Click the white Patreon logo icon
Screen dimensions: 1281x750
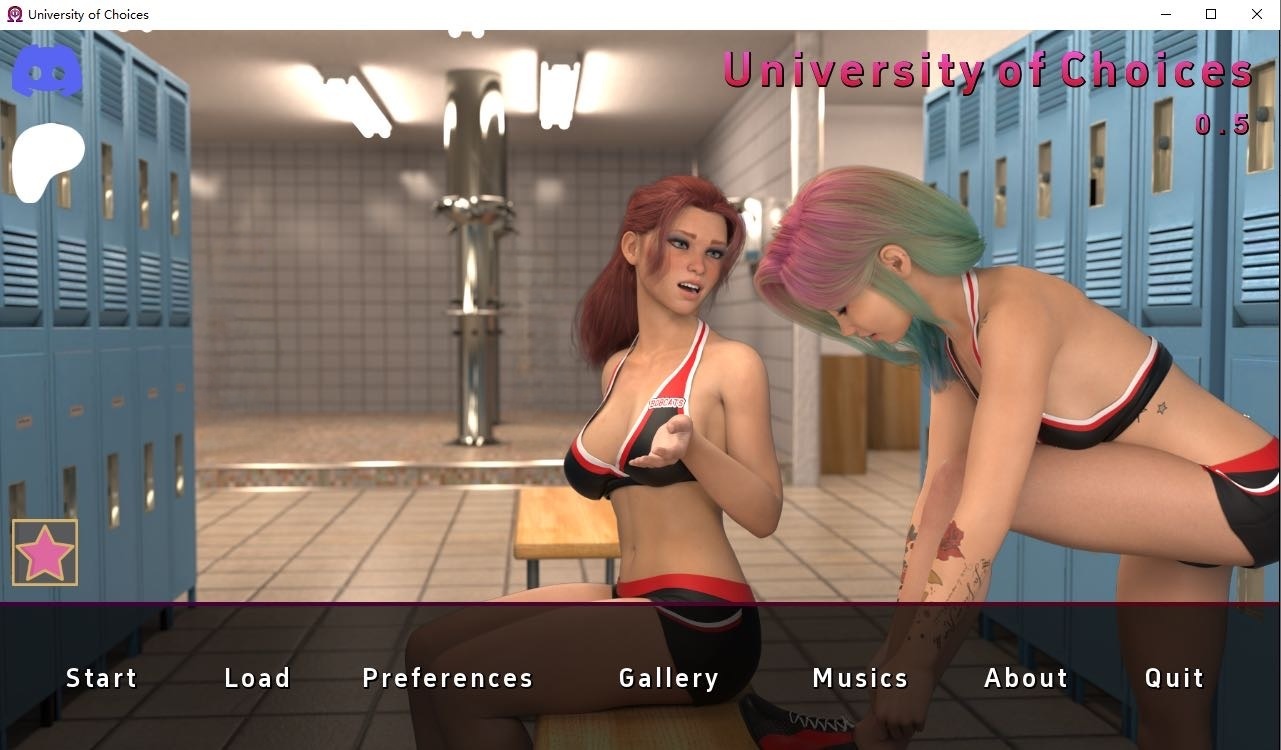tap(47, 160)
